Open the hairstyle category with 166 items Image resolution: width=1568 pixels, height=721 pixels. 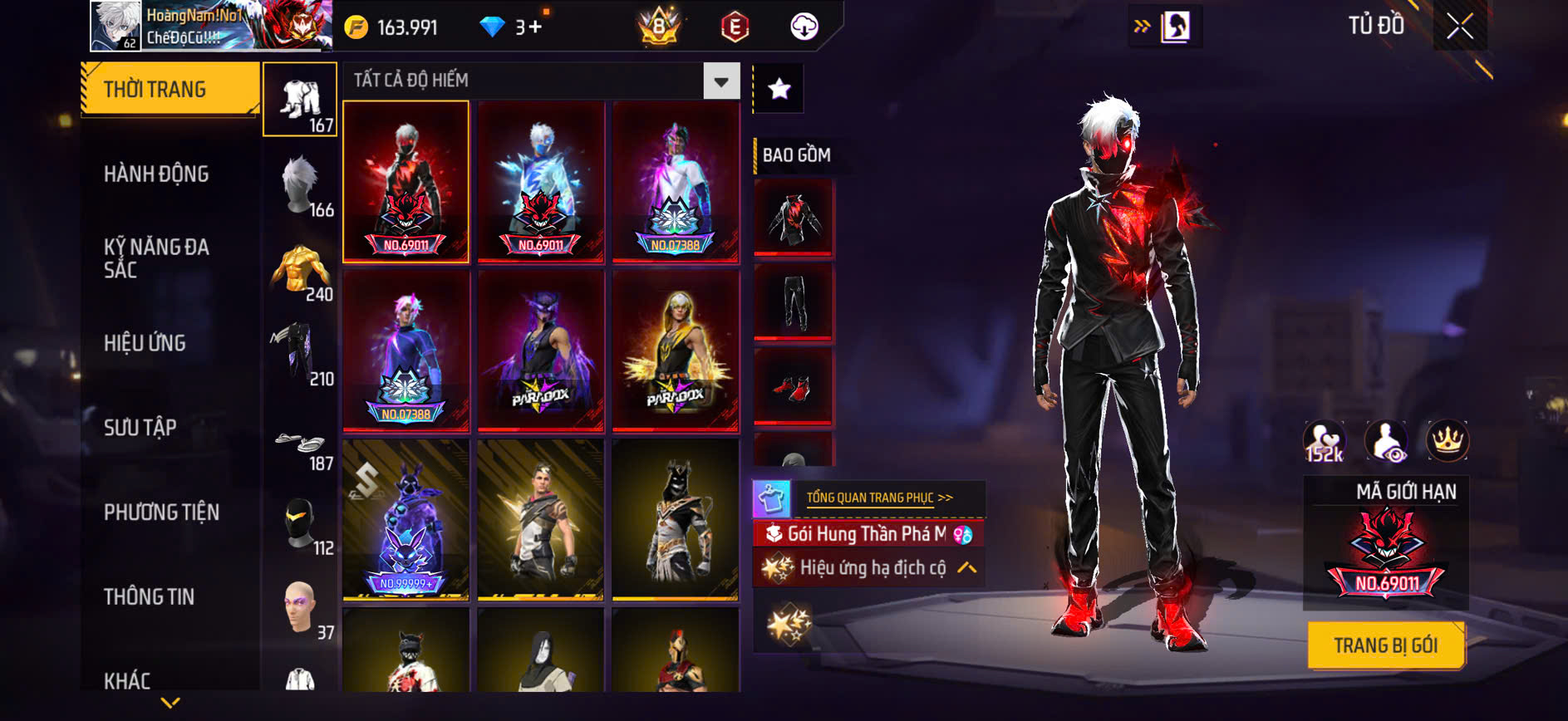[x=301, y=185]
